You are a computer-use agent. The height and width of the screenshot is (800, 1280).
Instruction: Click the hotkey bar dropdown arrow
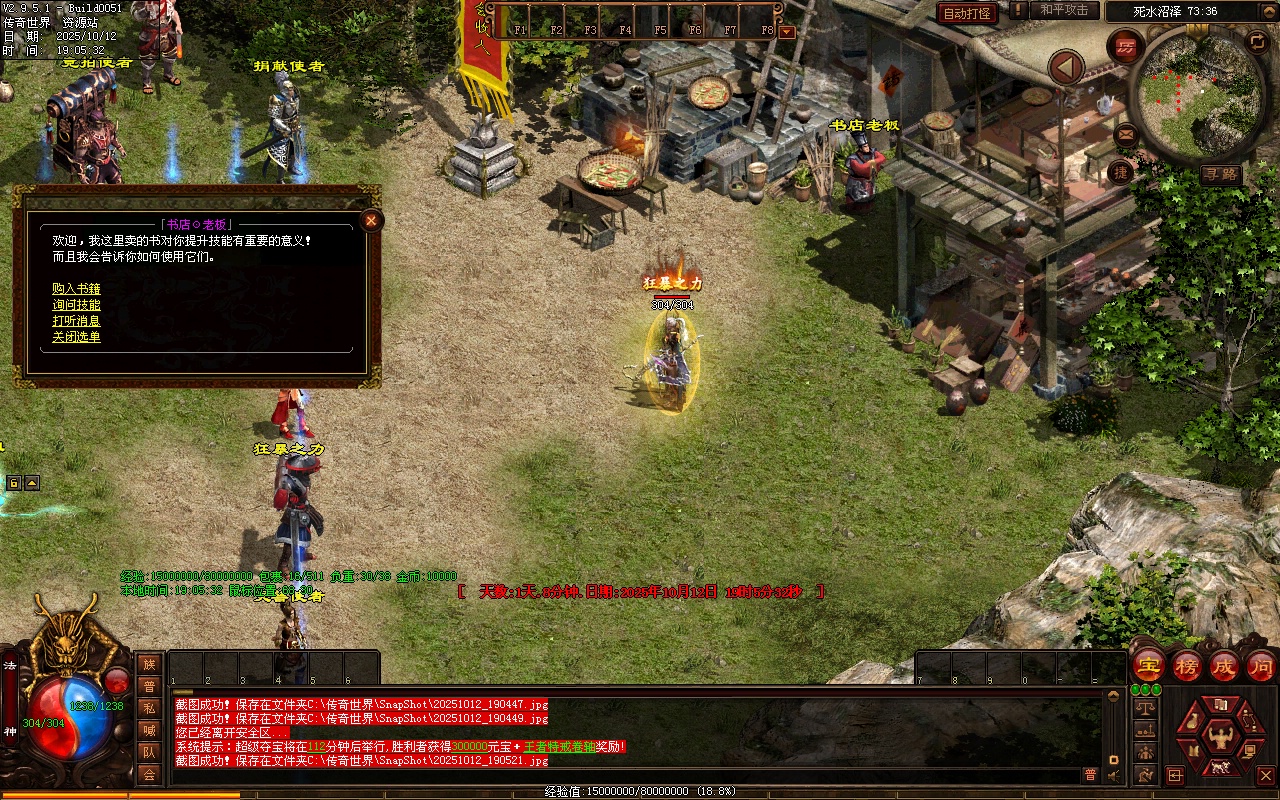tap(786, 31)
